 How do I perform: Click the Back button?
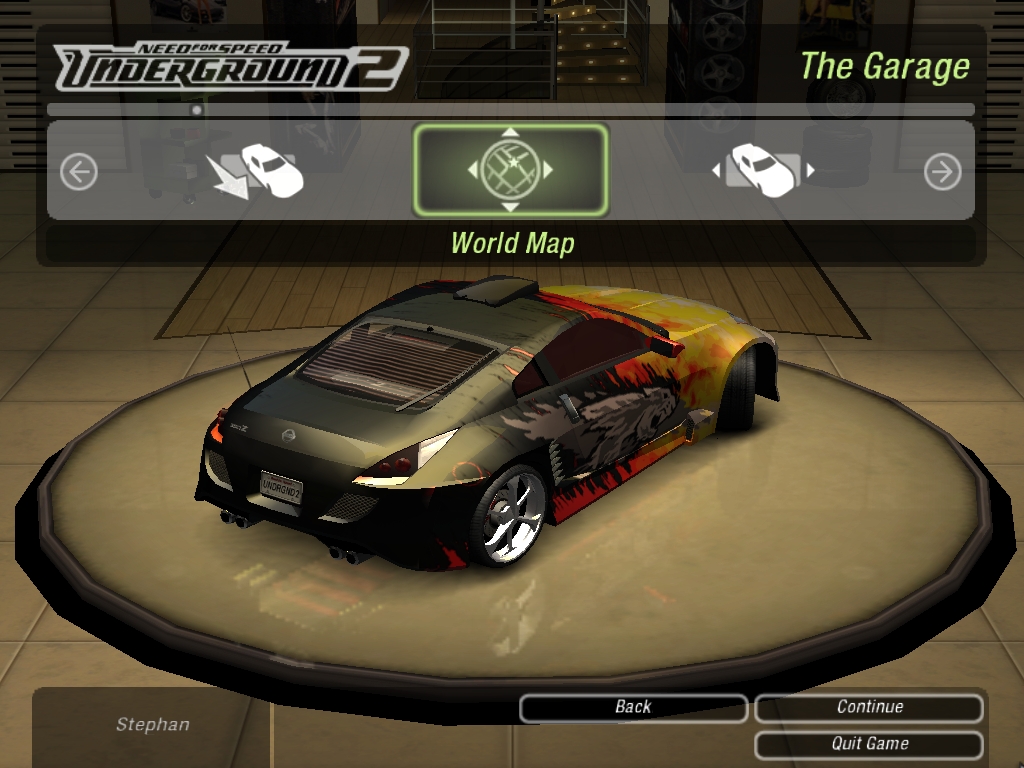[x=633, y=707]
